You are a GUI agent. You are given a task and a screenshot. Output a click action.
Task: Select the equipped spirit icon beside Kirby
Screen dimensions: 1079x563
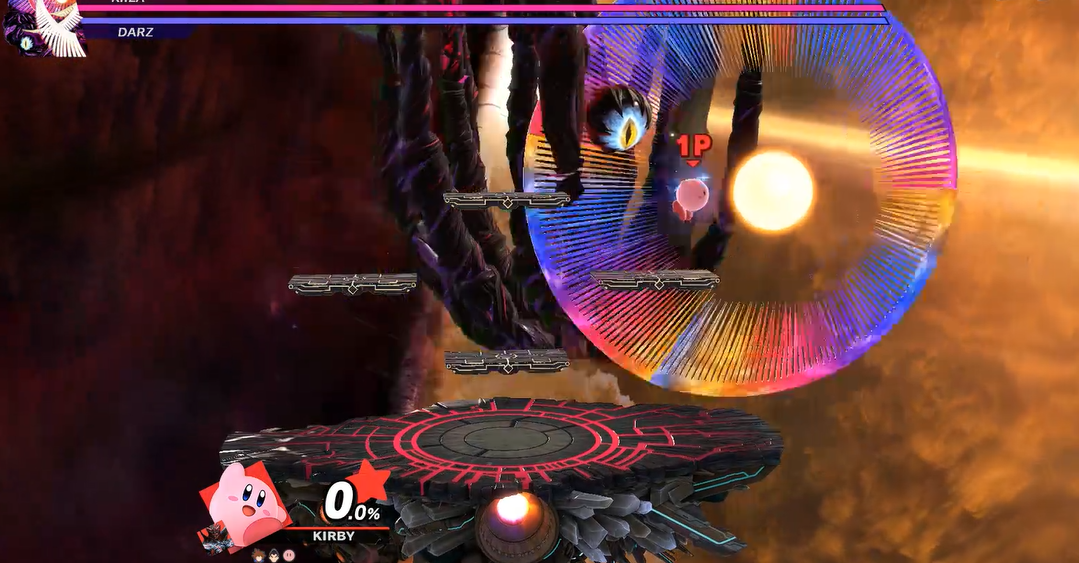pyautogui.click(x=216, y=538)
